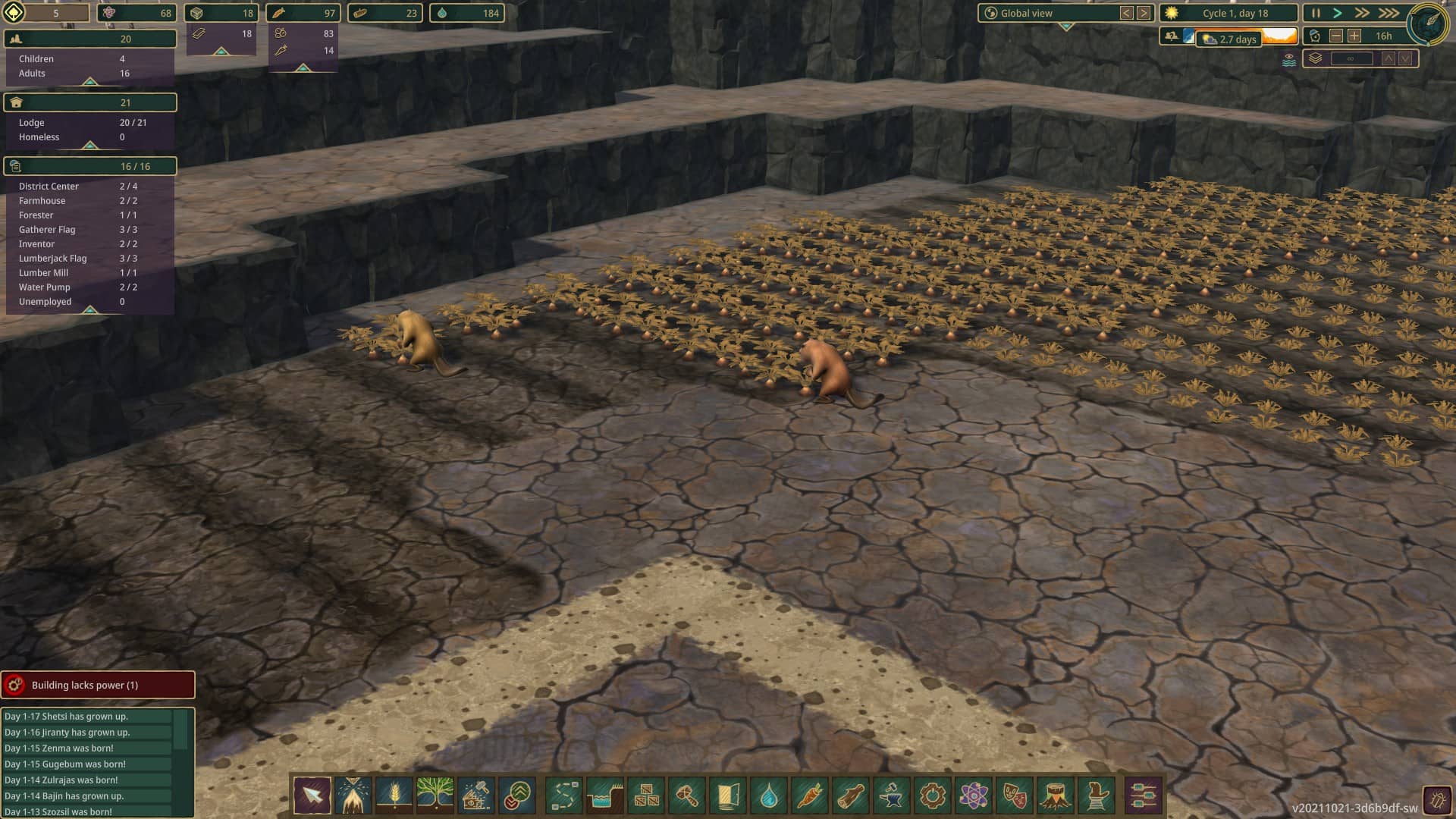
Task: Open the power buildings category (gear icon)
Action: coord(933,795)
